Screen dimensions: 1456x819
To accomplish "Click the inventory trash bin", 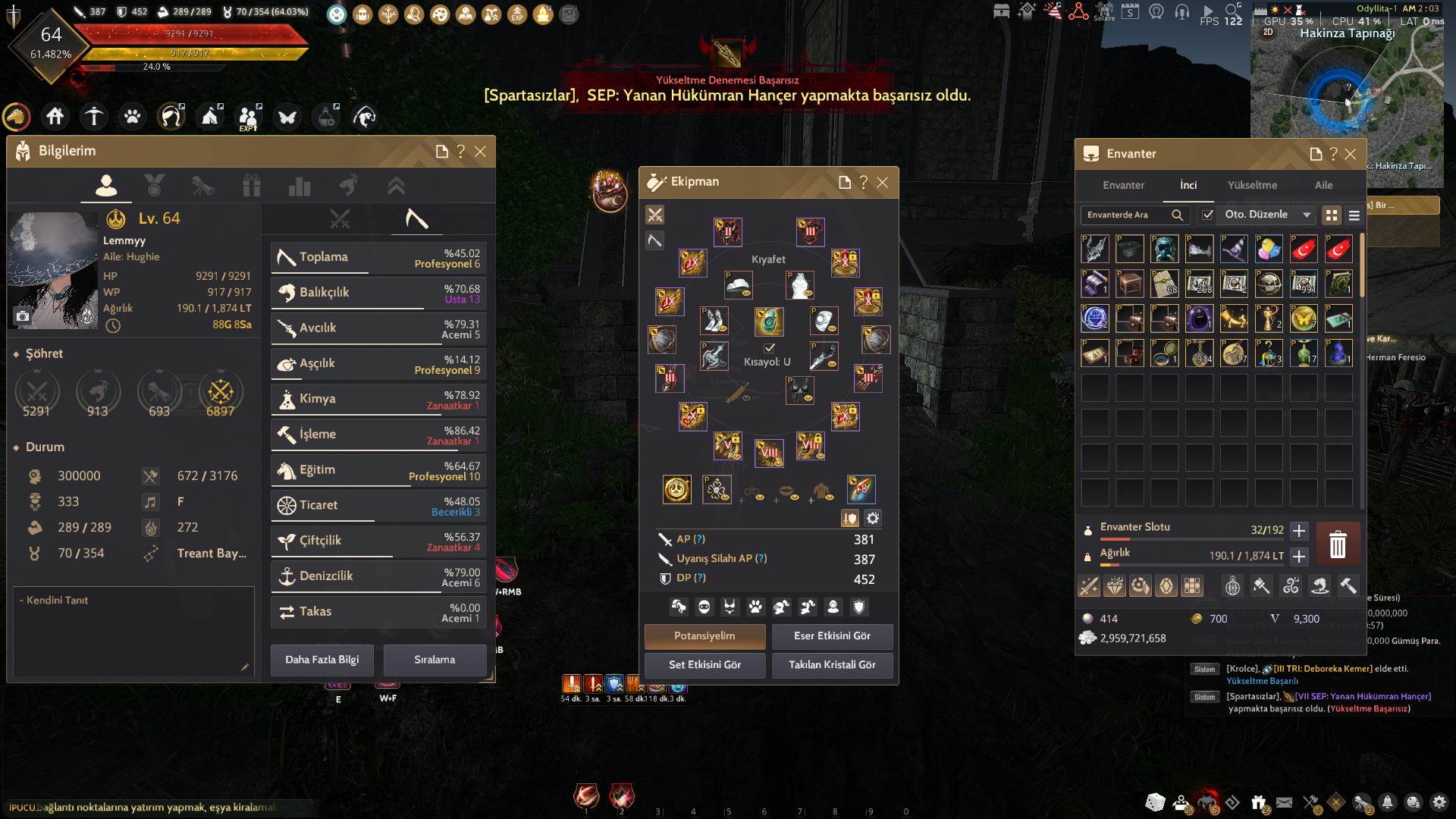I will 1338,544.
